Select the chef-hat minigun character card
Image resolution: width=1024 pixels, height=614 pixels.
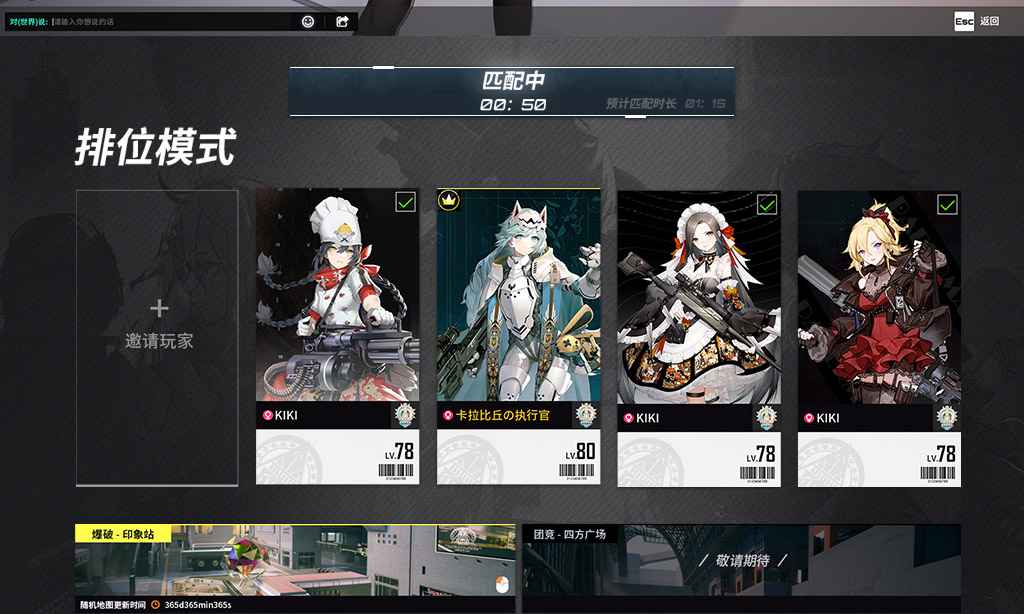337,335
